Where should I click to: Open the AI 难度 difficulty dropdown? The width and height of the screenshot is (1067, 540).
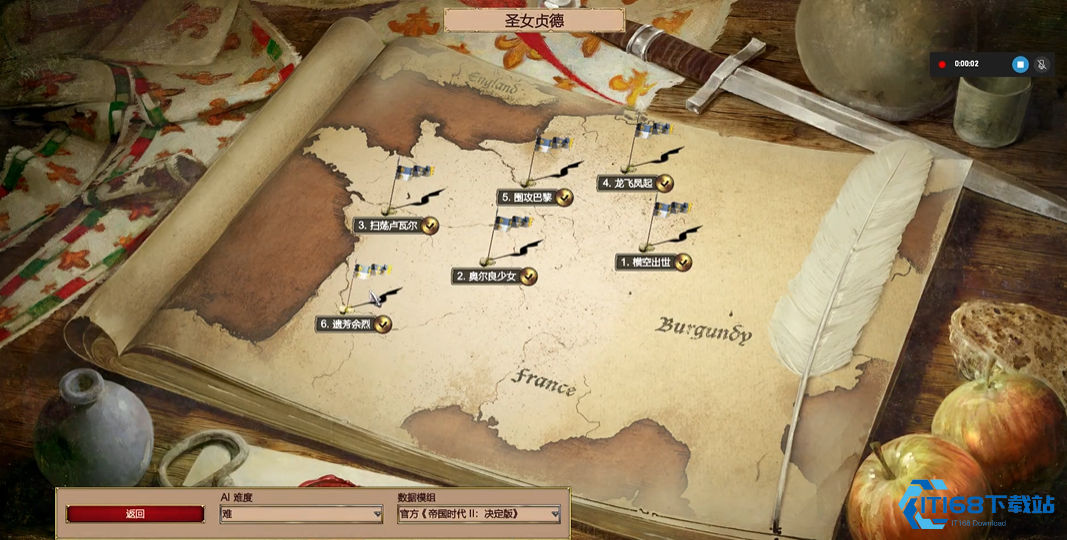point(301,514)
